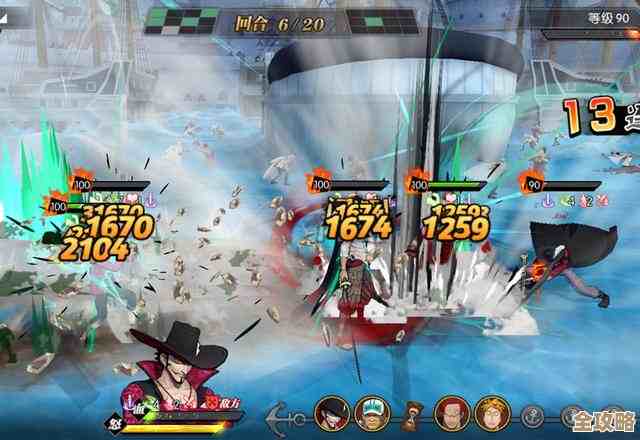Image resolution: width=640 pixels, height=440 pixels.
Task: Click the hourglass icon in the turn bar
Action: tap(414, 412)
